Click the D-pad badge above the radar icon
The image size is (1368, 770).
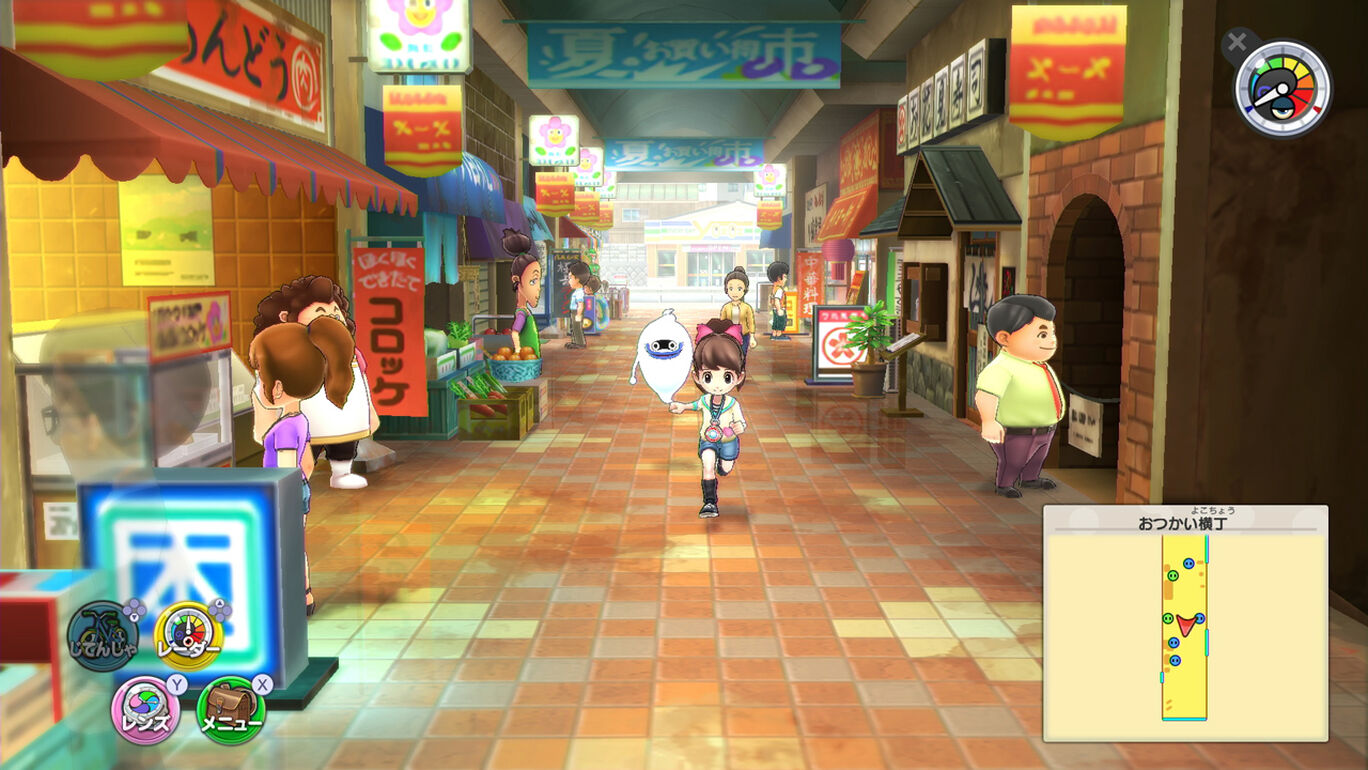point(219,608)
